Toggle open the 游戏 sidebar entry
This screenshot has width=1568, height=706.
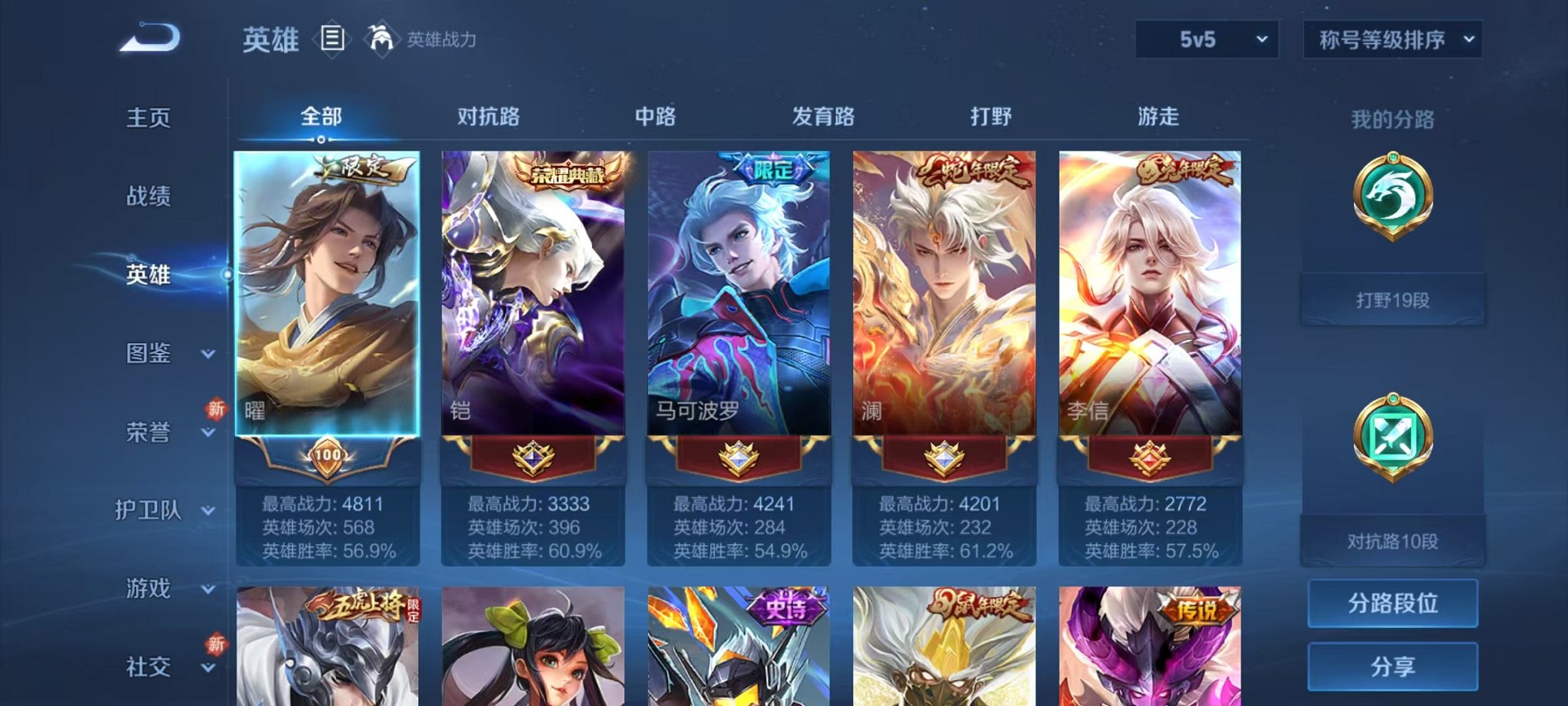pyautogui.click(x=151, y=589)
